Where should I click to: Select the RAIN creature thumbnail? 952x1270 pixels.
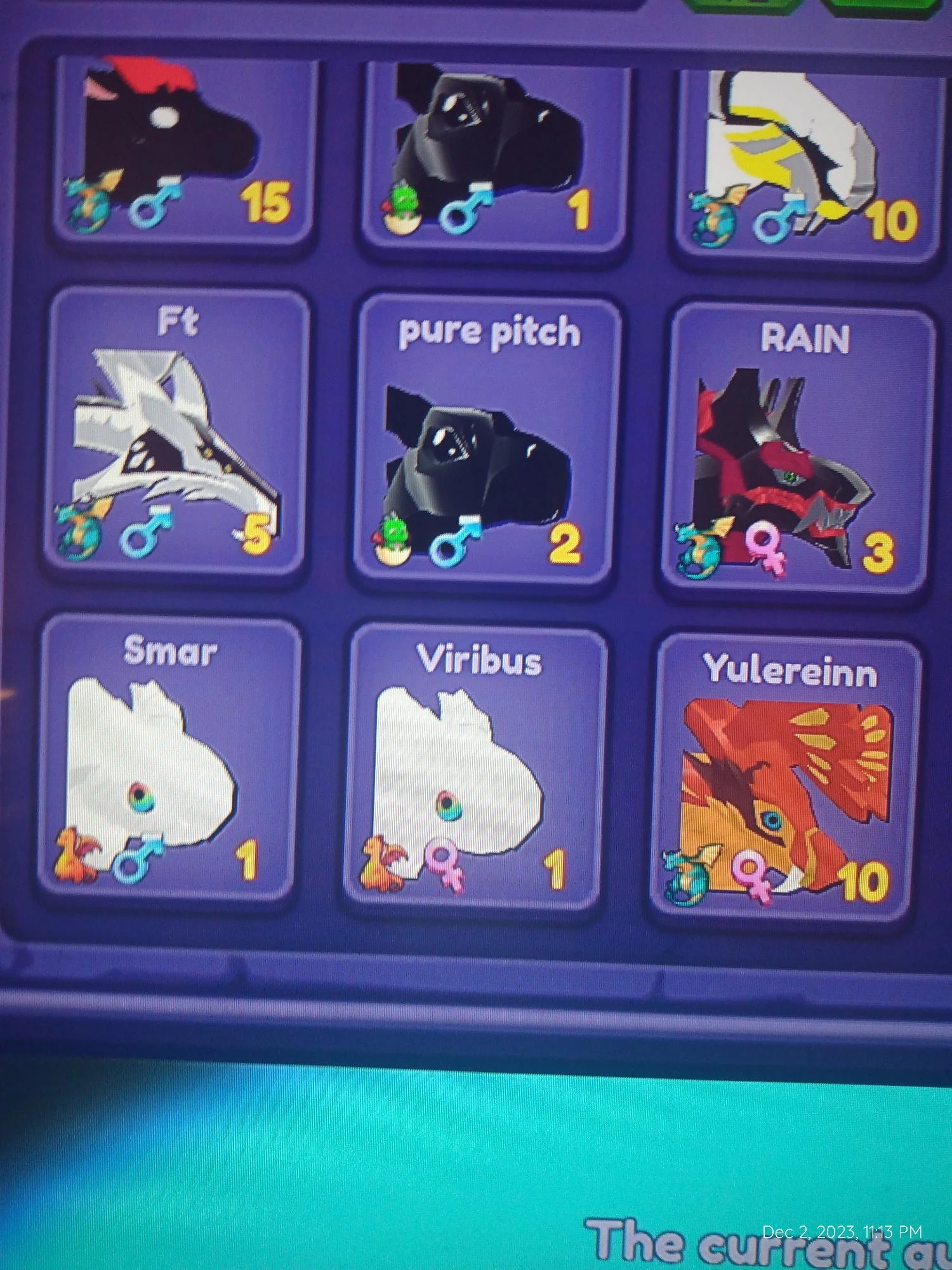coord(781,457)
